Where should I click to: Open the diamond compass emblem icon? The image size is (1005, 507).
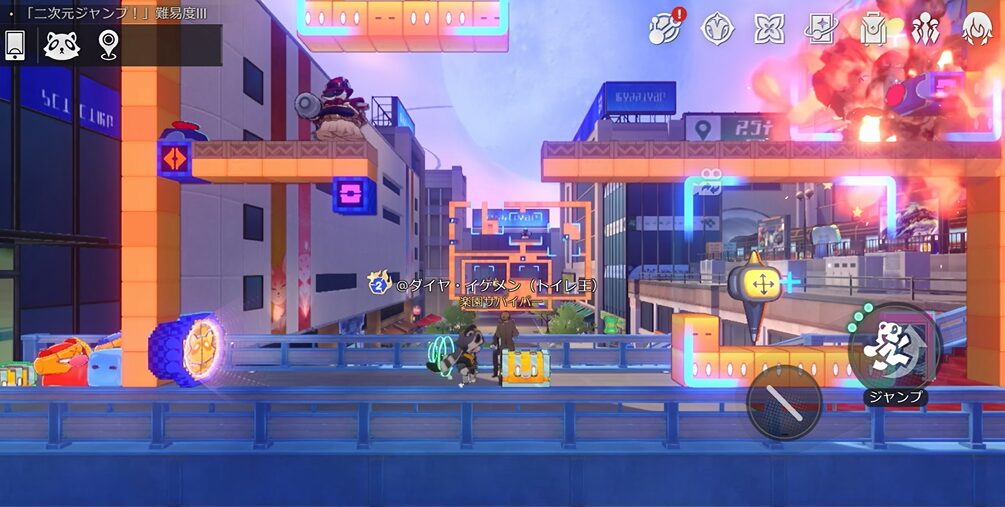pos(718,28)
